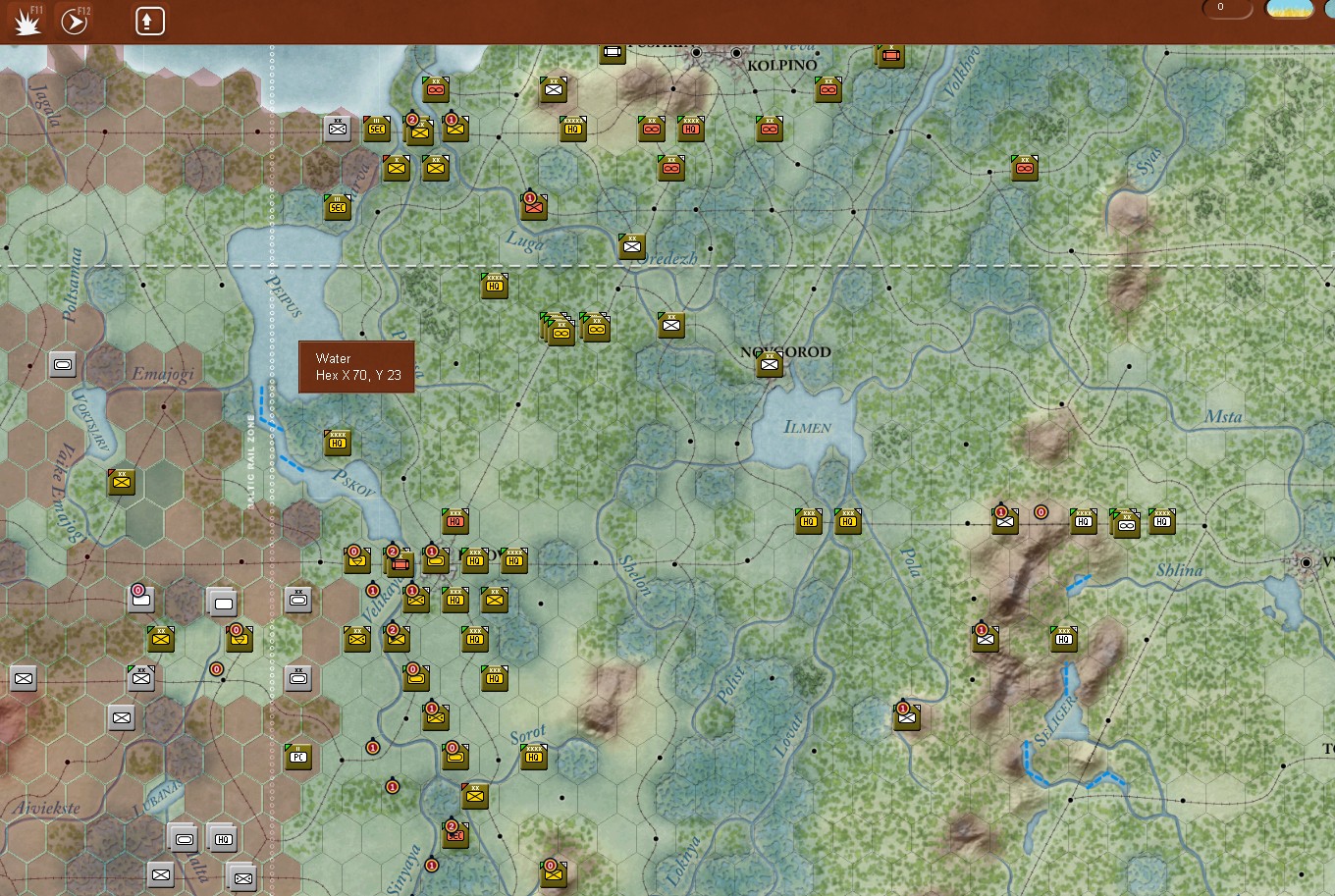1335x896 pixels.
Task: Click the gray infantry counter near Emajogi
Action: 63,364
